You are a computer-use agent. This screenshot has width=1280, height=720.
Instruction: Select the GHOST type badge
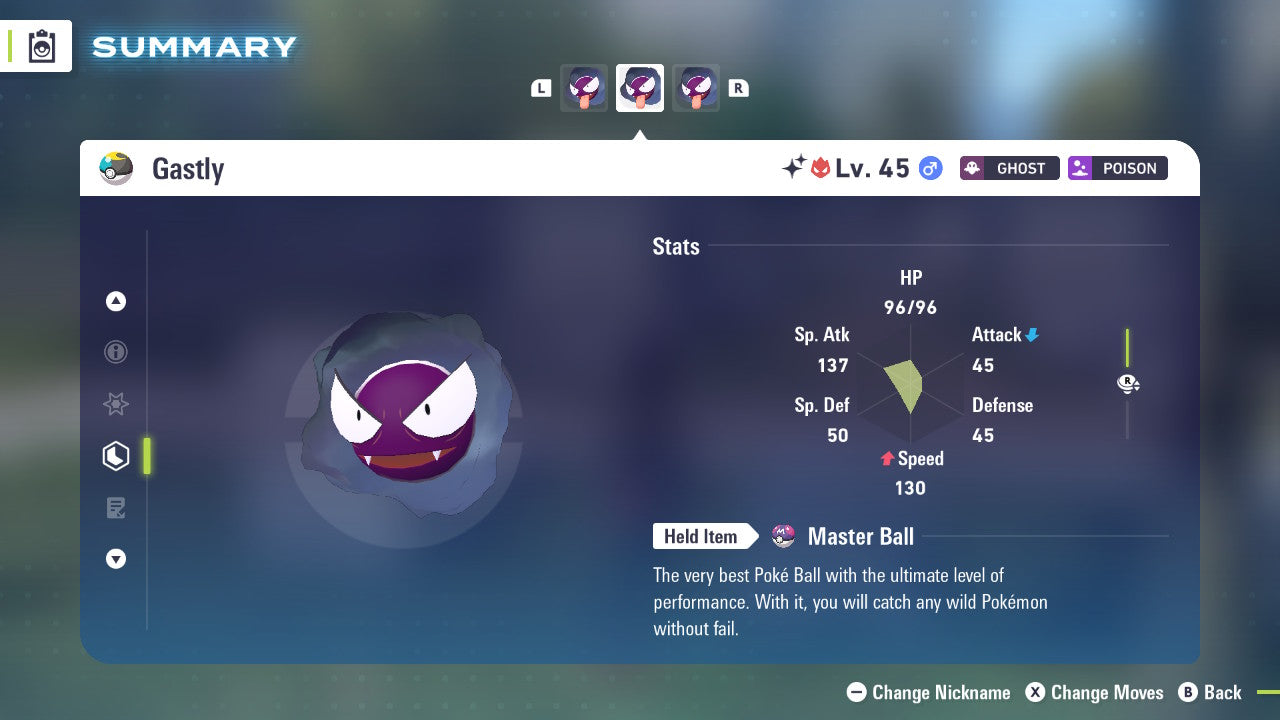1009,168
